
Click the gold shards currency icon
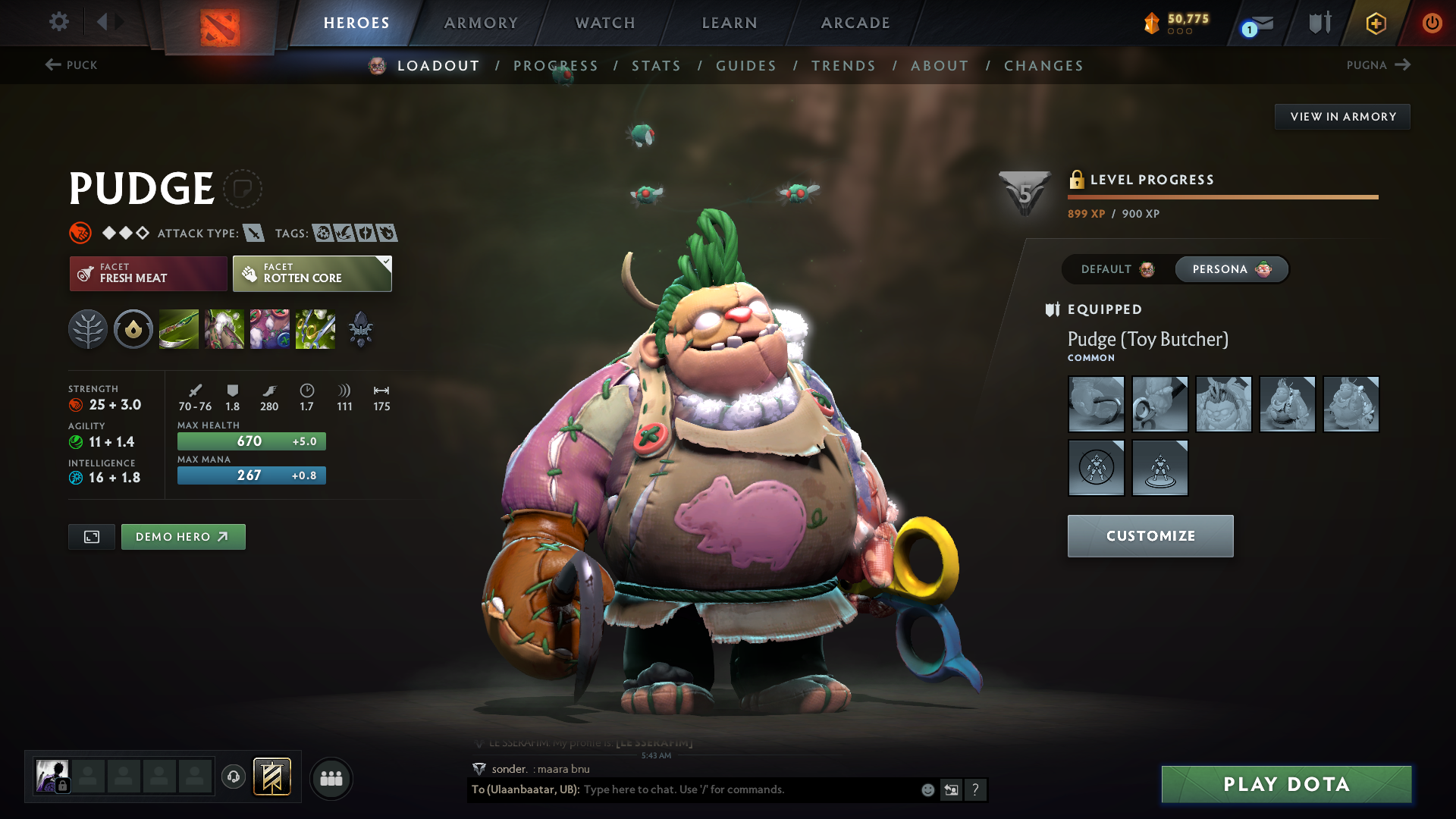[x=1150, y=23]
